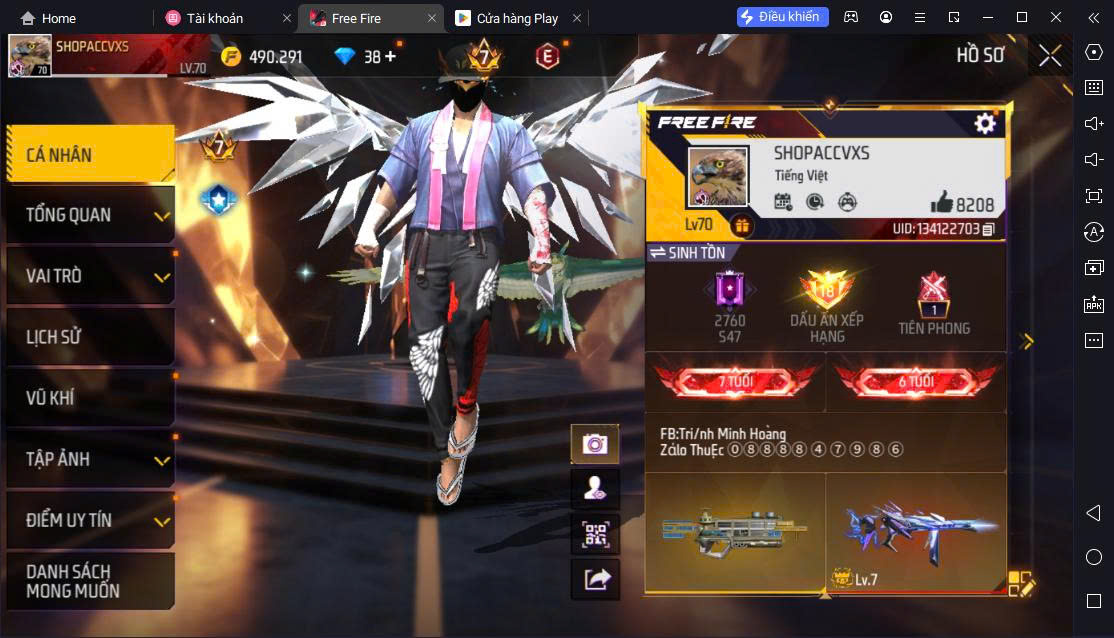Edit showcase with the pencil icon

click(x=1020, y=584)
